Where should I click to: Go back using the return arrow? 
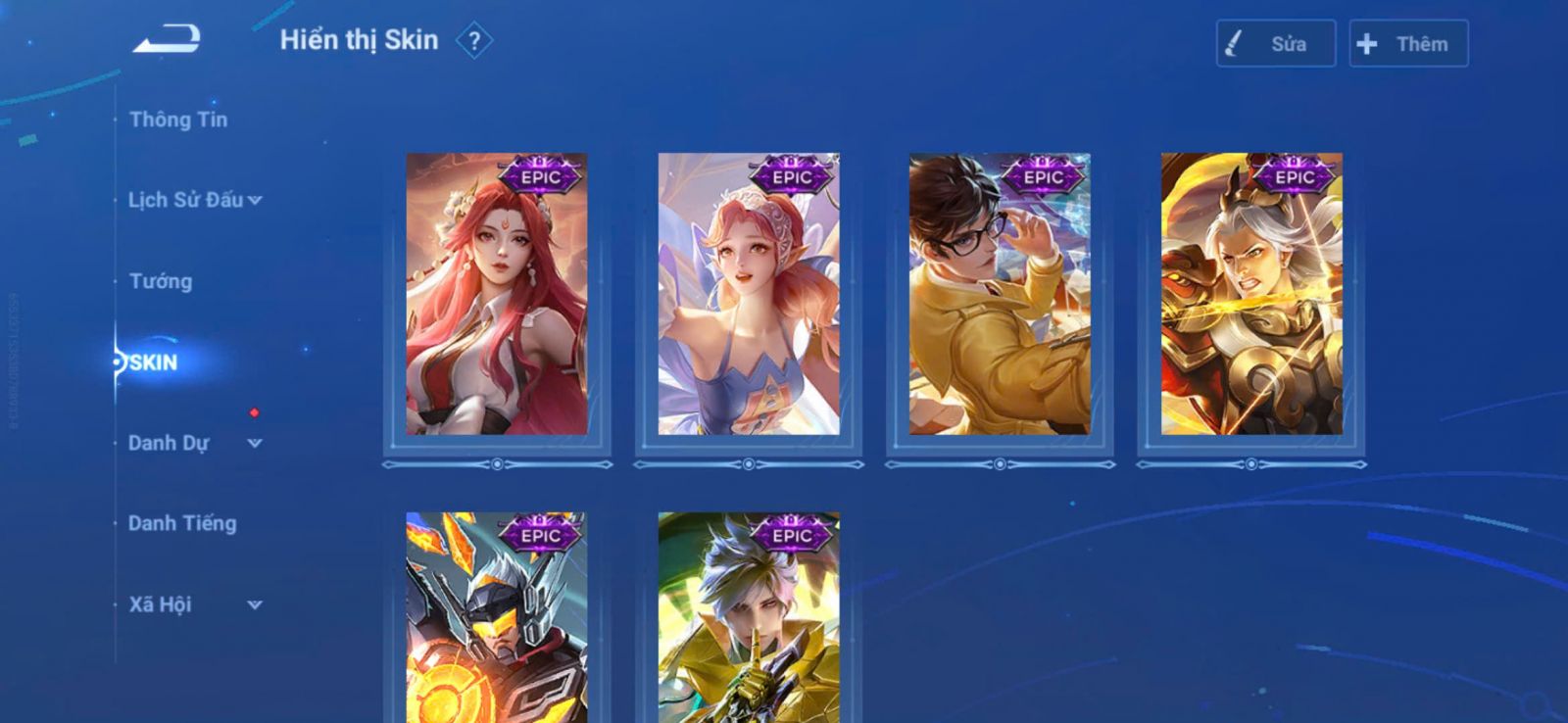[168, 40]
